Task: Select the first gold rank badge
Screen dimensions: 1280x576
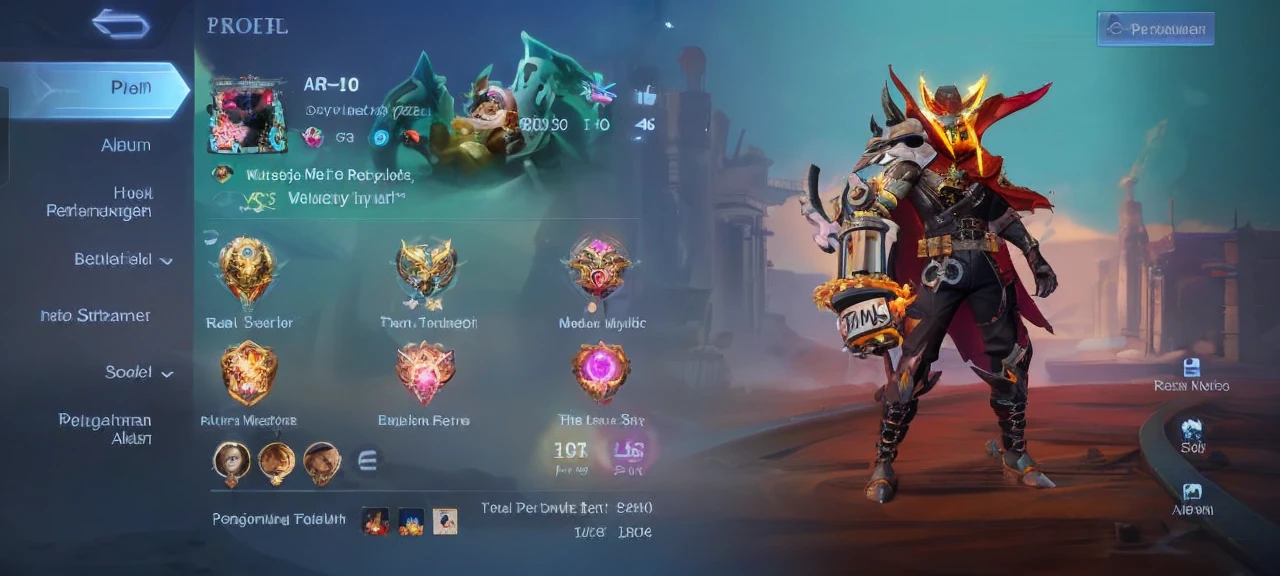Action: tap(247, 269)
